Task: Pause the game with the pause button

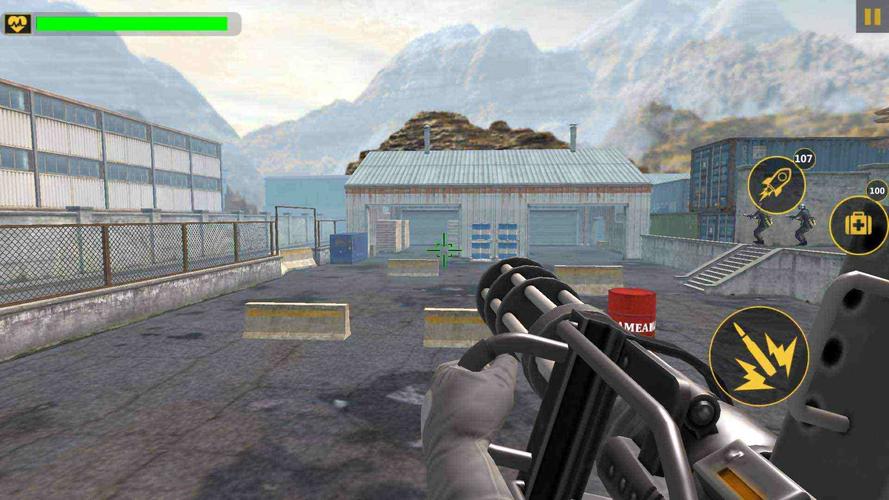Action: [870, 16]
